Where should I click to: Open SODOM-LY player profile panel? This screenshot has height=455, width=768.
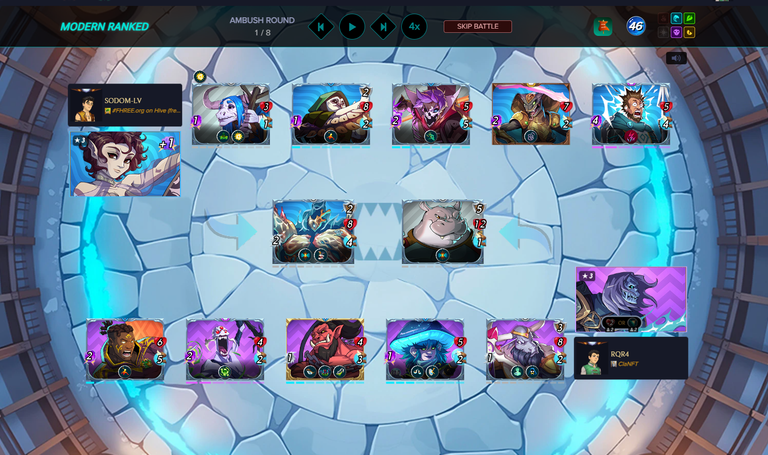click(125, 105)
